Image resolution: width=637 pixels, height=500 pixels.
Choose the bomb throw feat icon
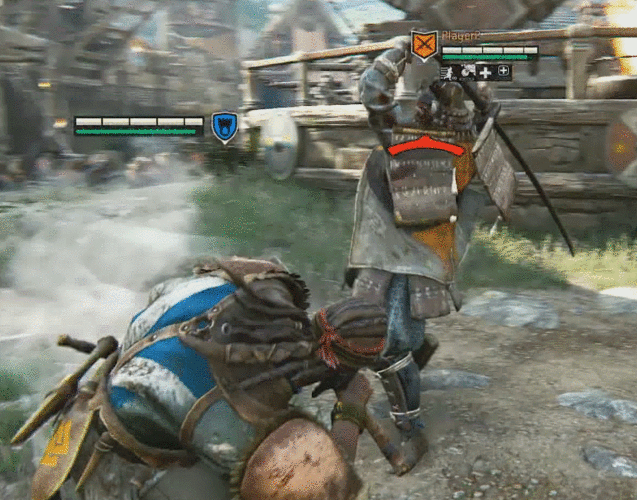coord(466,72)
